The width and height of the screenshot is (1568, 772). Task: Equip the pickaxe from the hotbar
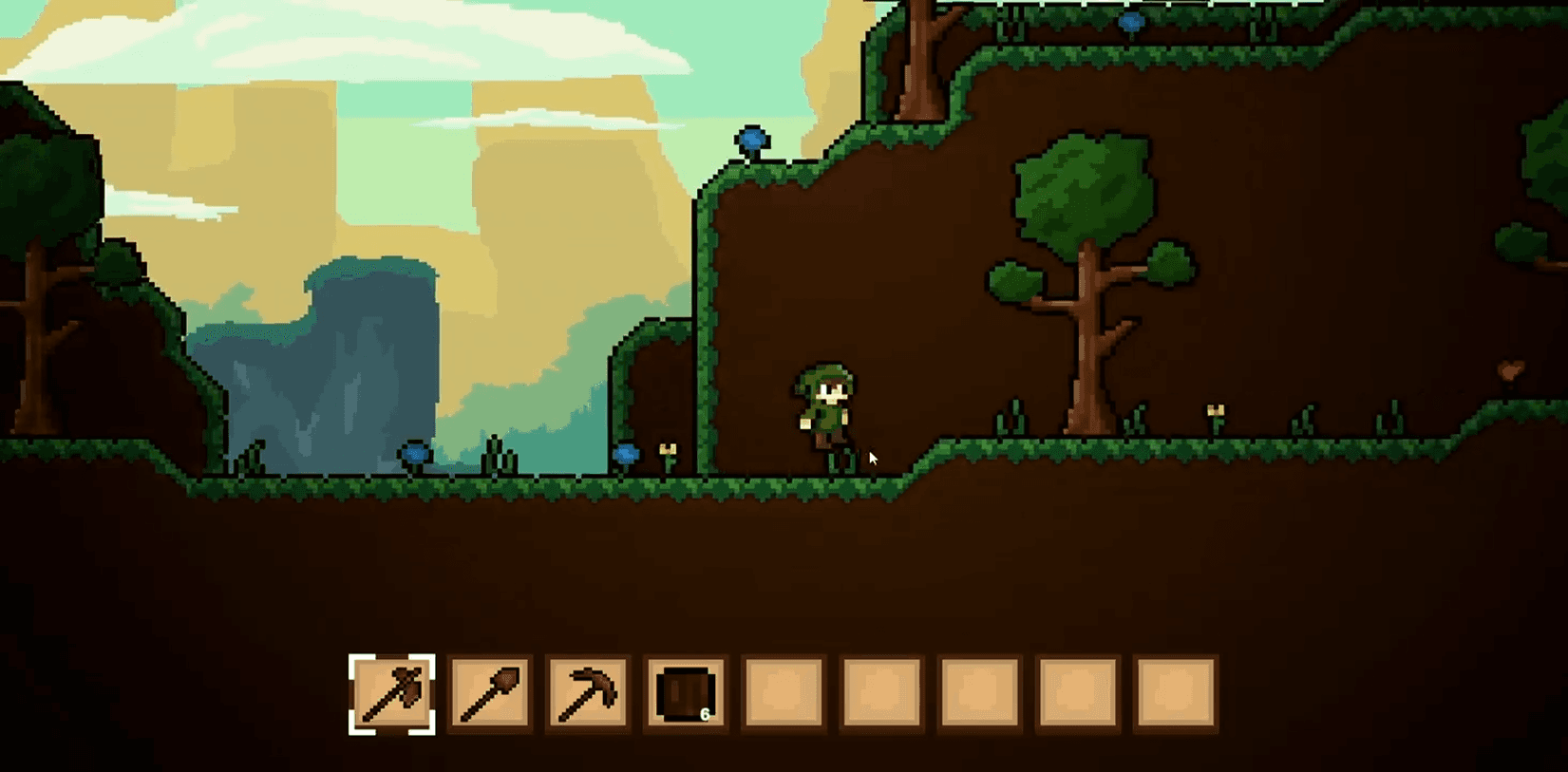point(588,694)
